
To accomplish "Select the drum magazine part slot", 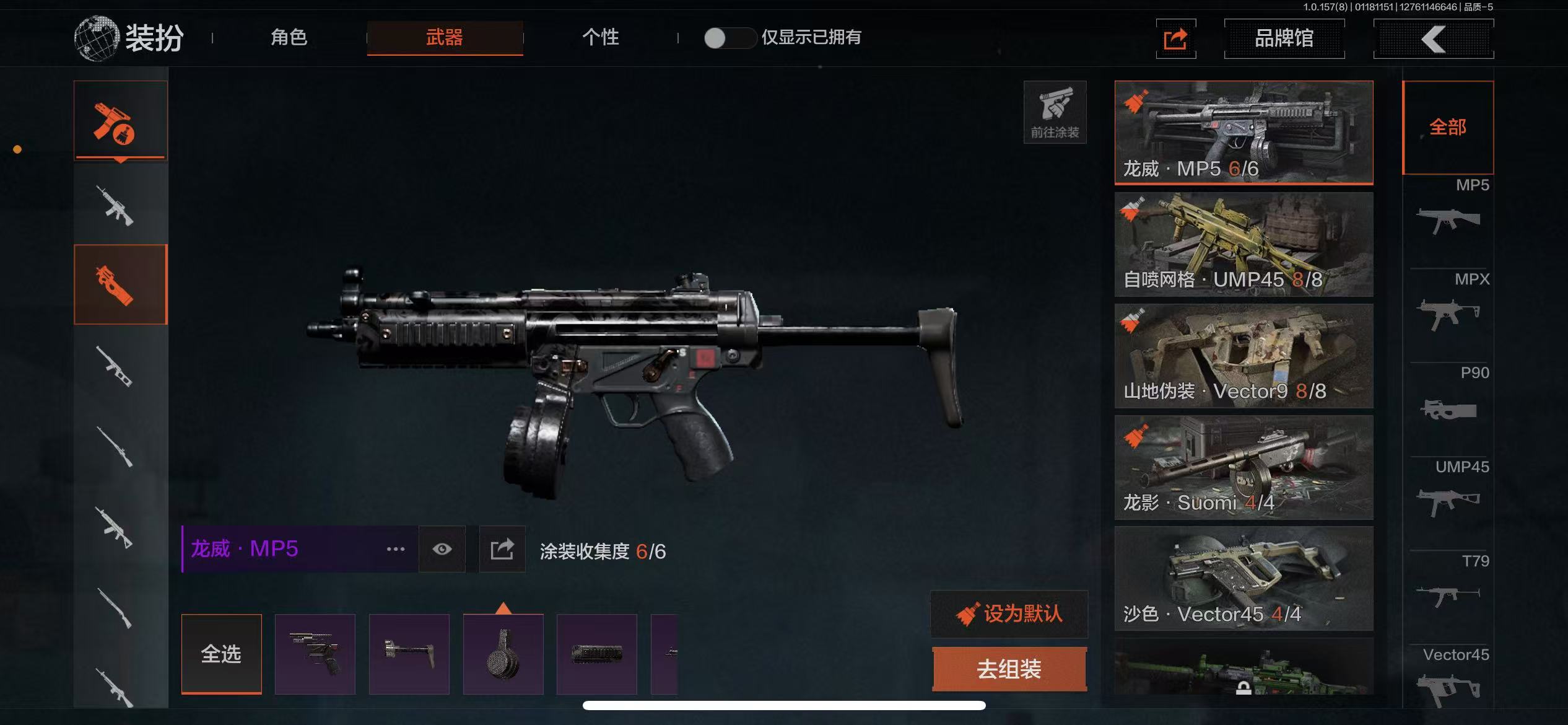I will tap(503, 654).
